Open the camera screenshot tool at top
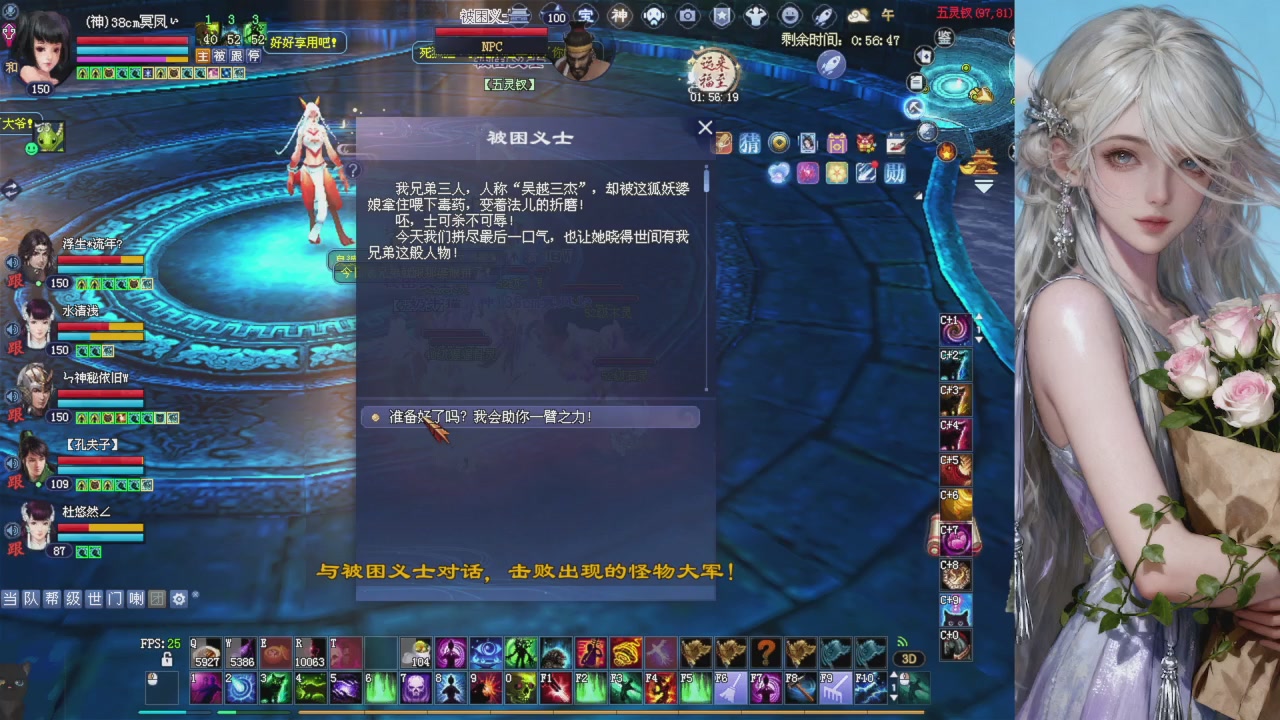Image resolution: width=1280 pixels, height=720 pixels. [688, 16]
